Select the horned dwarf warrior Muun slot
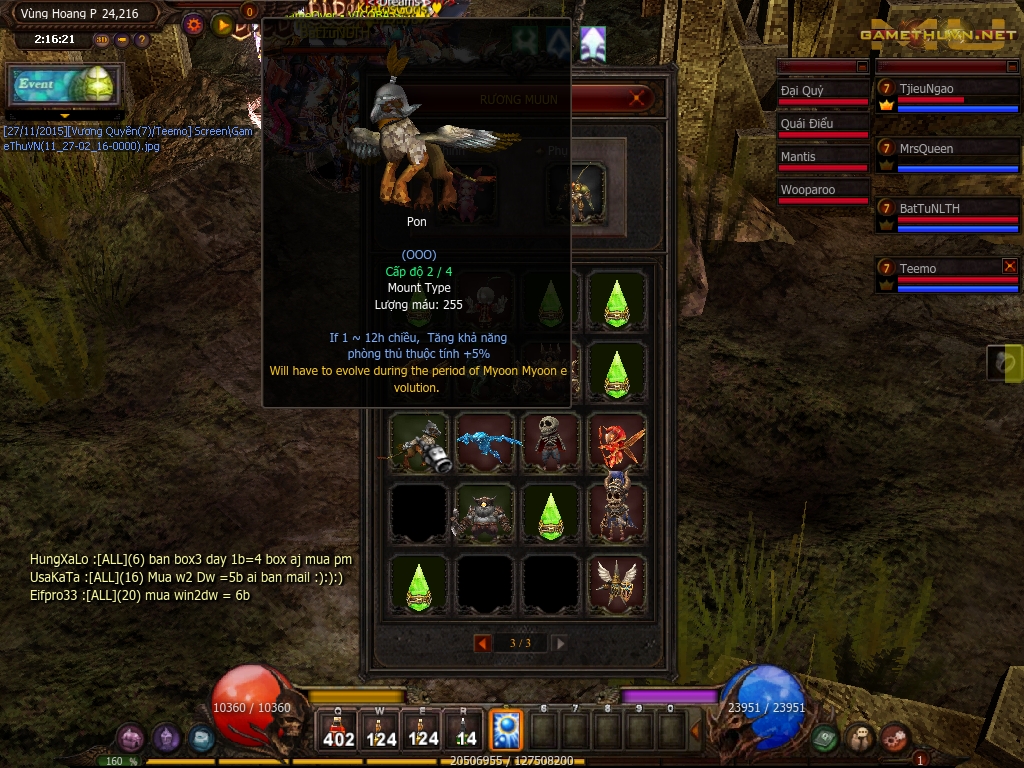Screen dimensions: 1024x768 (485, 513)
